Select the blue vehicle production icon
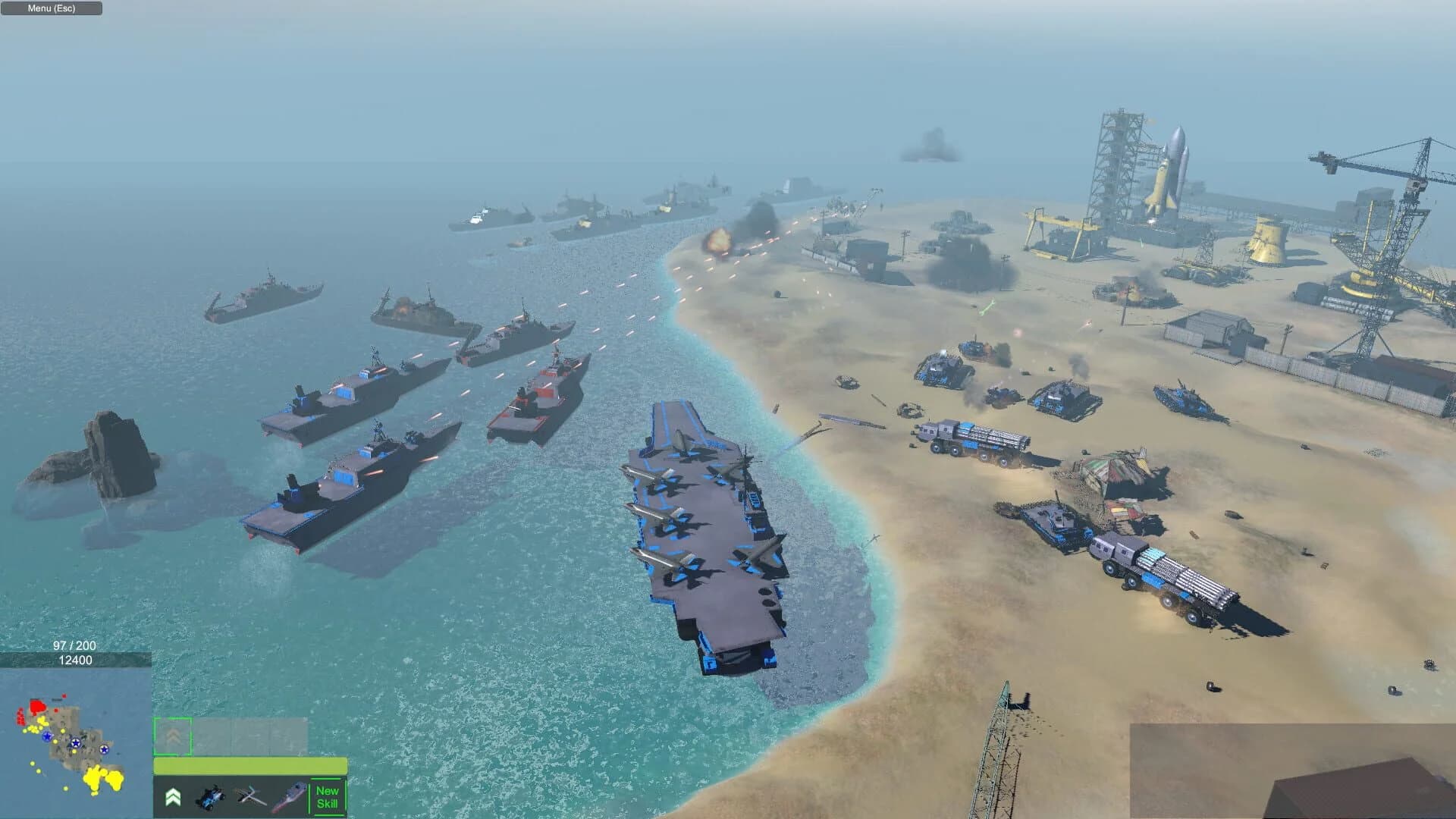Screen dimensions: 1456x819 click(211, 797)
